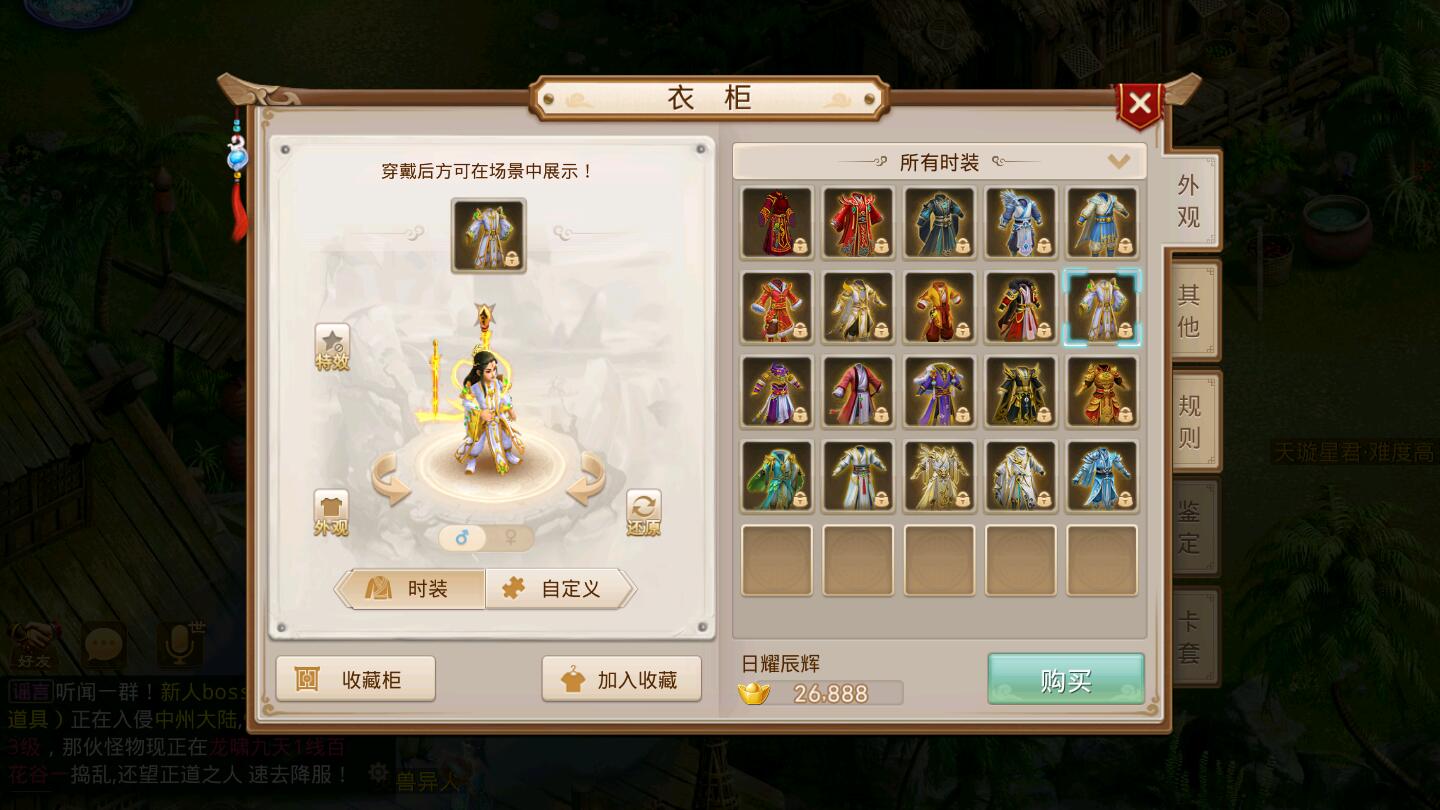Click the 还原 restore icon to reset outfit
Screen dimensions: 1440x810
[645, 510]
